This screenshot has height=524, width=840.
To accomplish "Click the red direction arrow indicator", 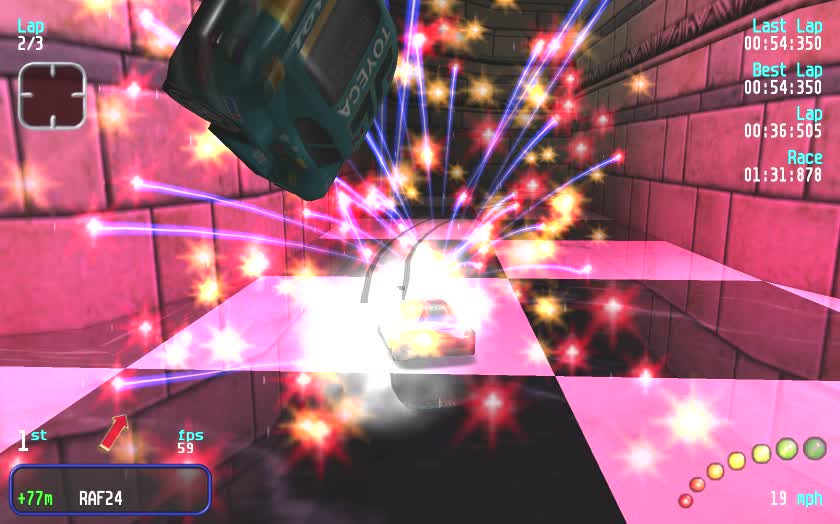I will pyautogui.click(x=114, y=432).
